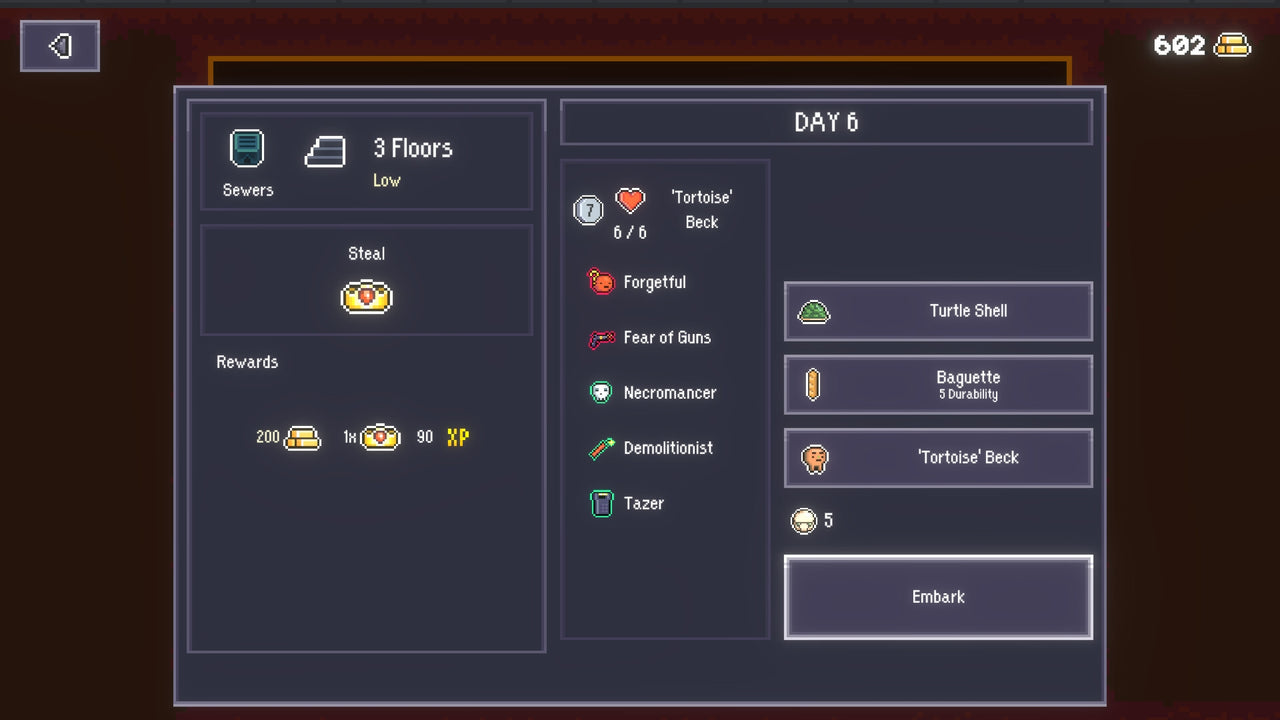Click the 'Tortoise' Beck name label
This screenshot has height=720, width=1280.
(x=701, y=210)
